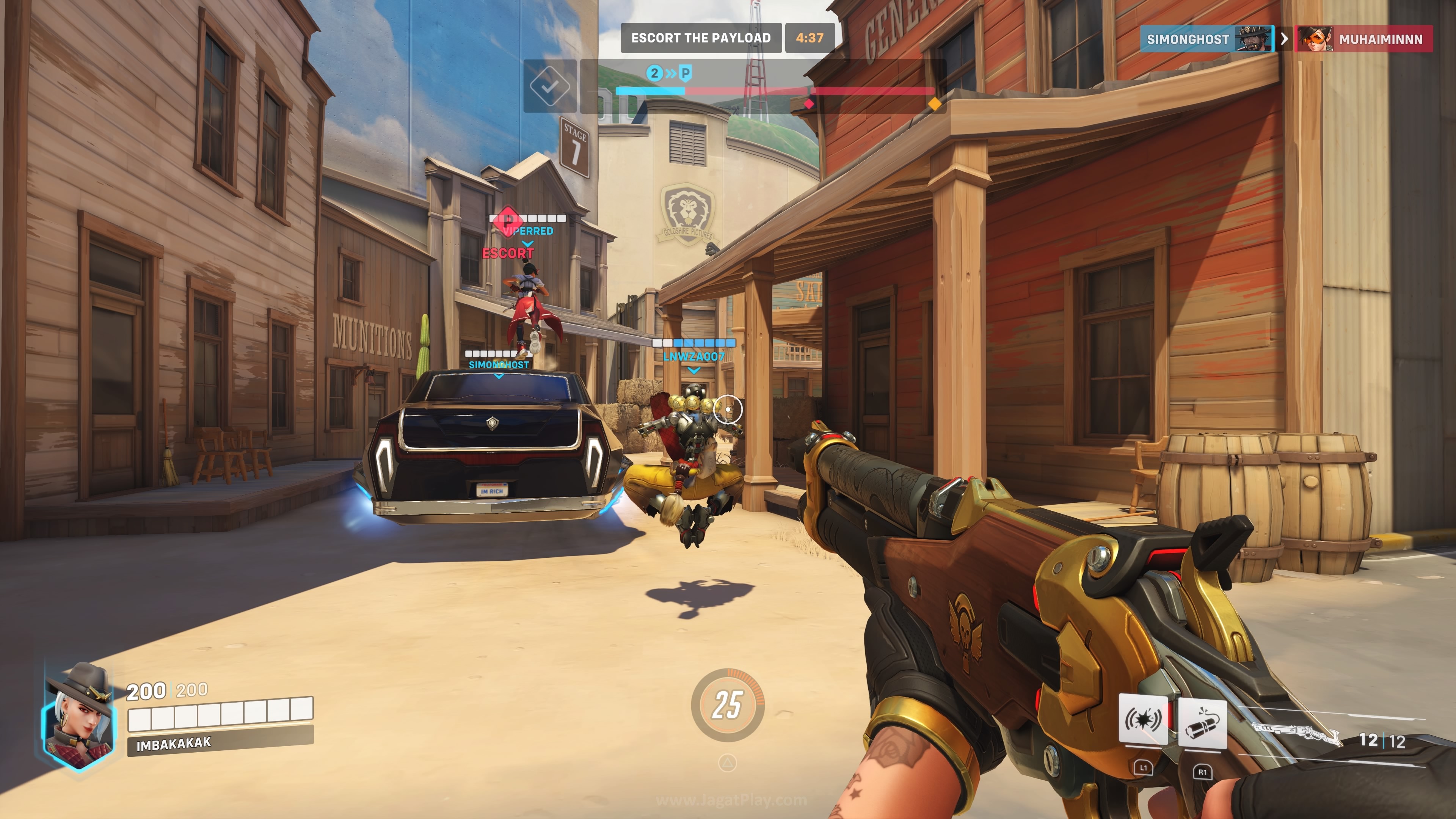Select MUHAIMINNN in the kill feed
Screen dimensions: 1456x819
(1380, 39)
